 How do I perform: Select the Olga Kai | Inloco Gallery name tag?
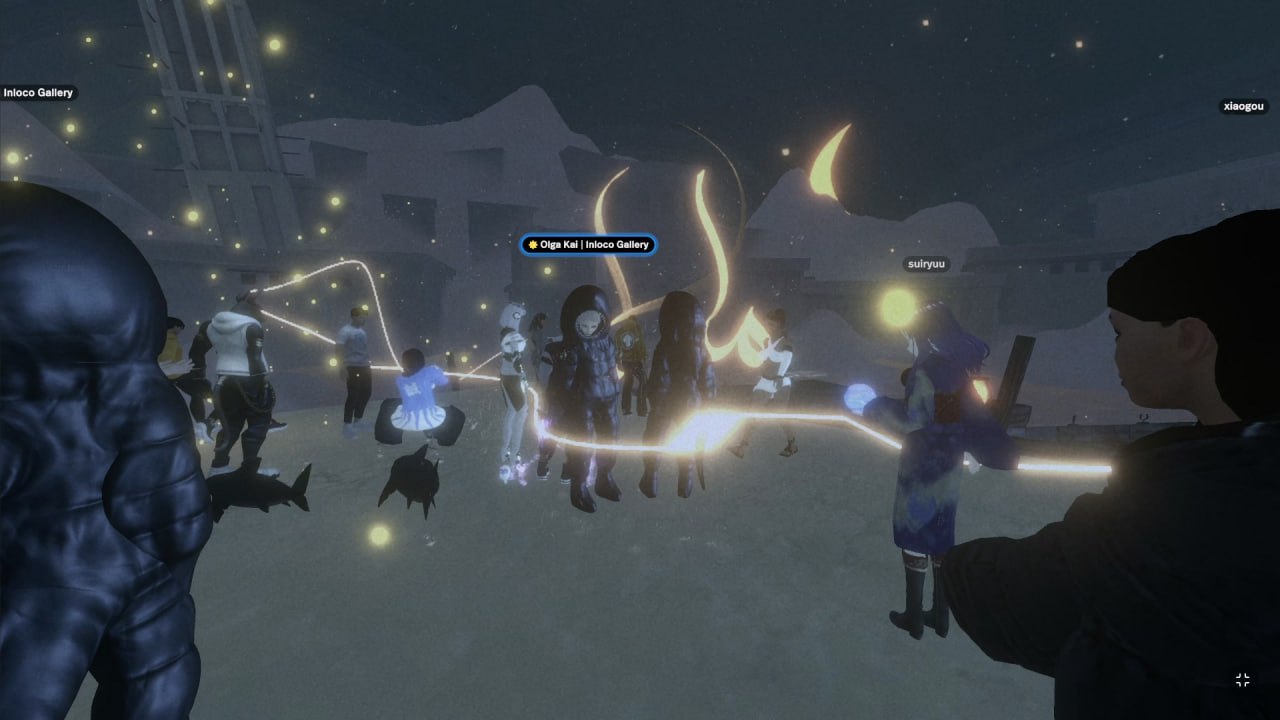click(588, 245)
